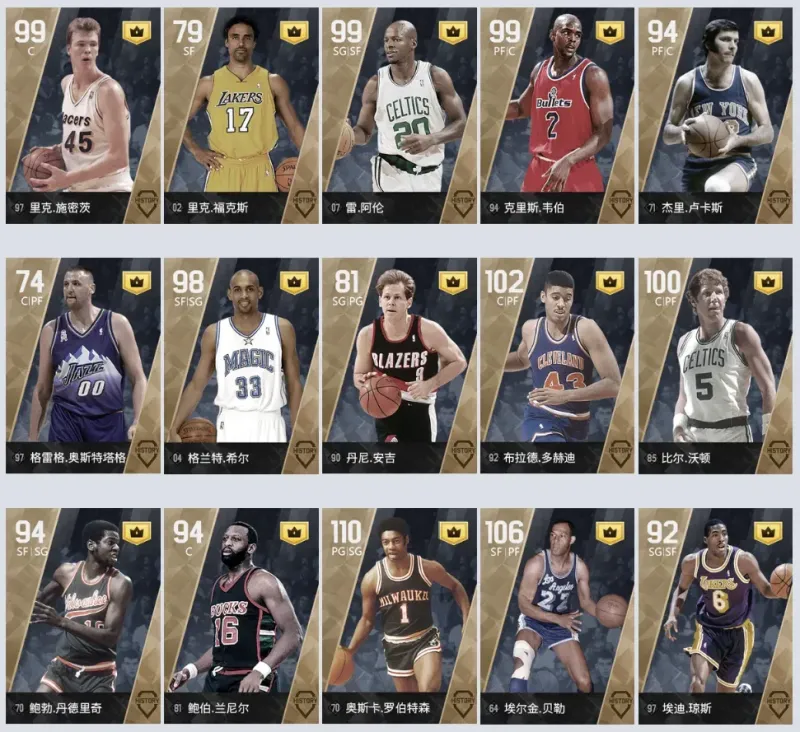
Task: Pick the 雷.阿伦 Celtics 20 card
Action: pos(398,115)
